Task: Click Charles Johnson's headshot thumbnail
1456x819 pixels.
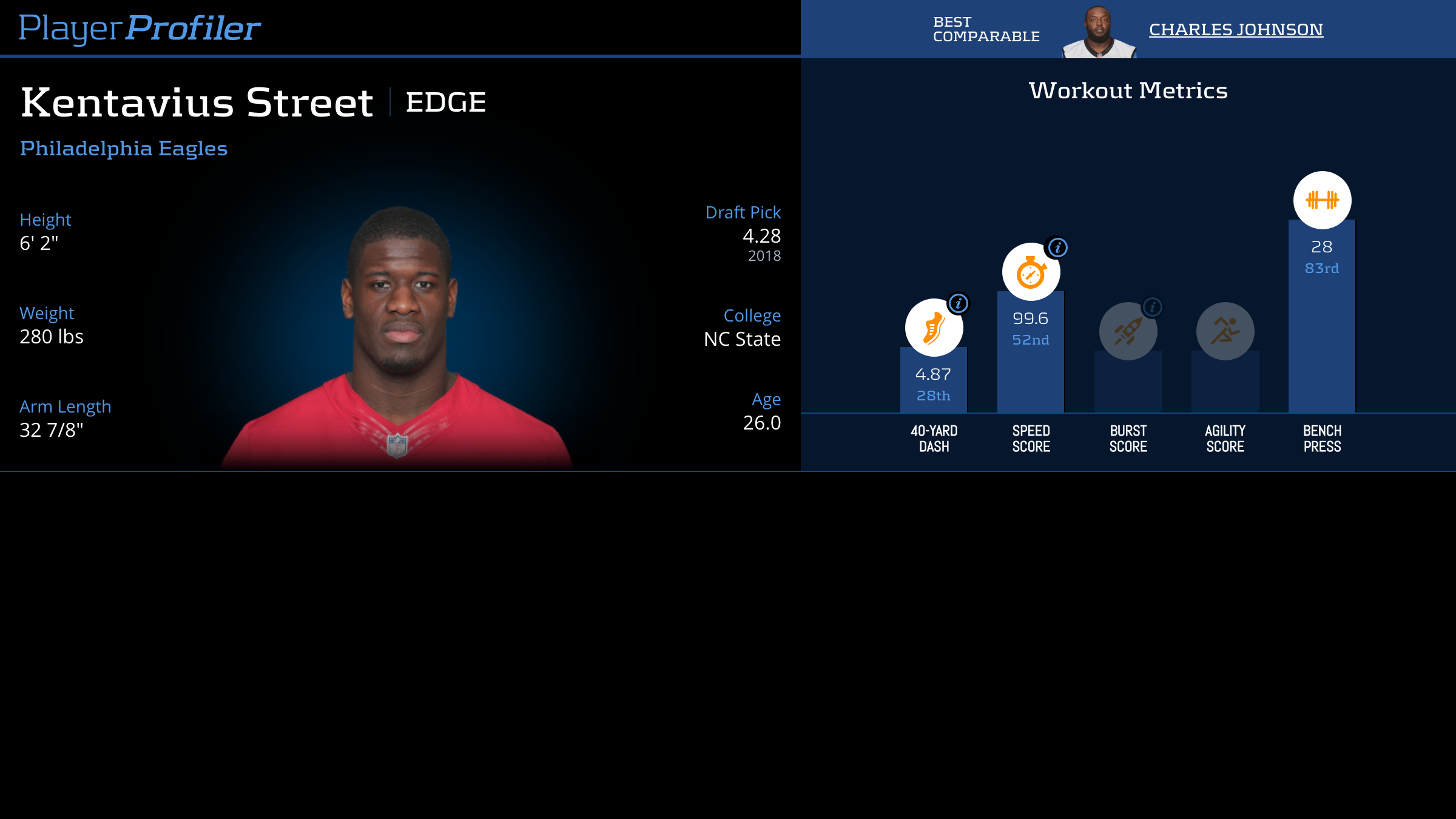Action: (1099, 33)
